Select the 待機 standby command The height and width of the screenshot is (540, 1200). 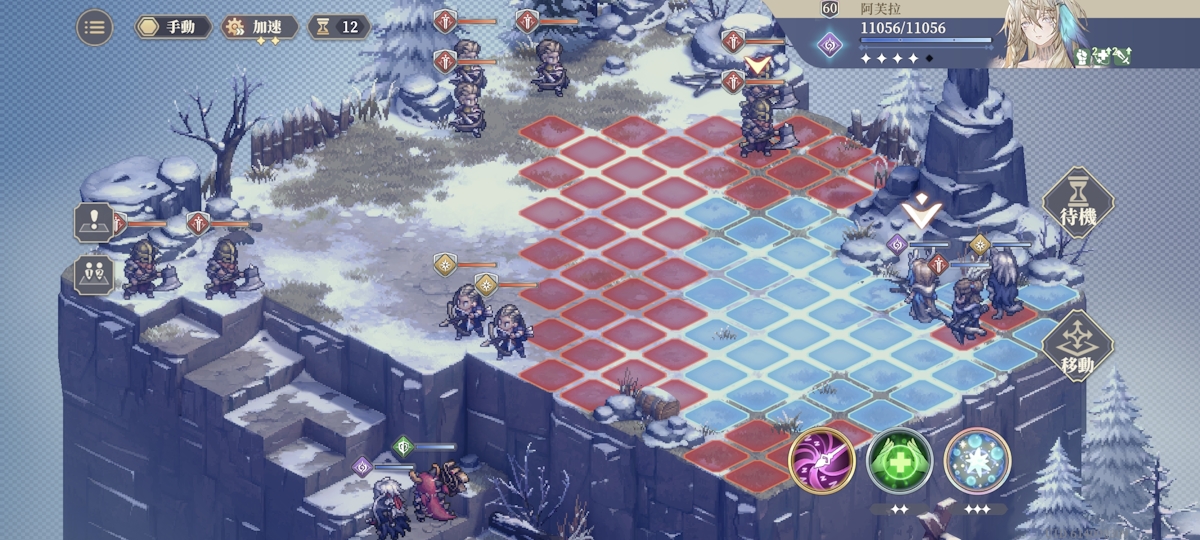(1078, 203)
